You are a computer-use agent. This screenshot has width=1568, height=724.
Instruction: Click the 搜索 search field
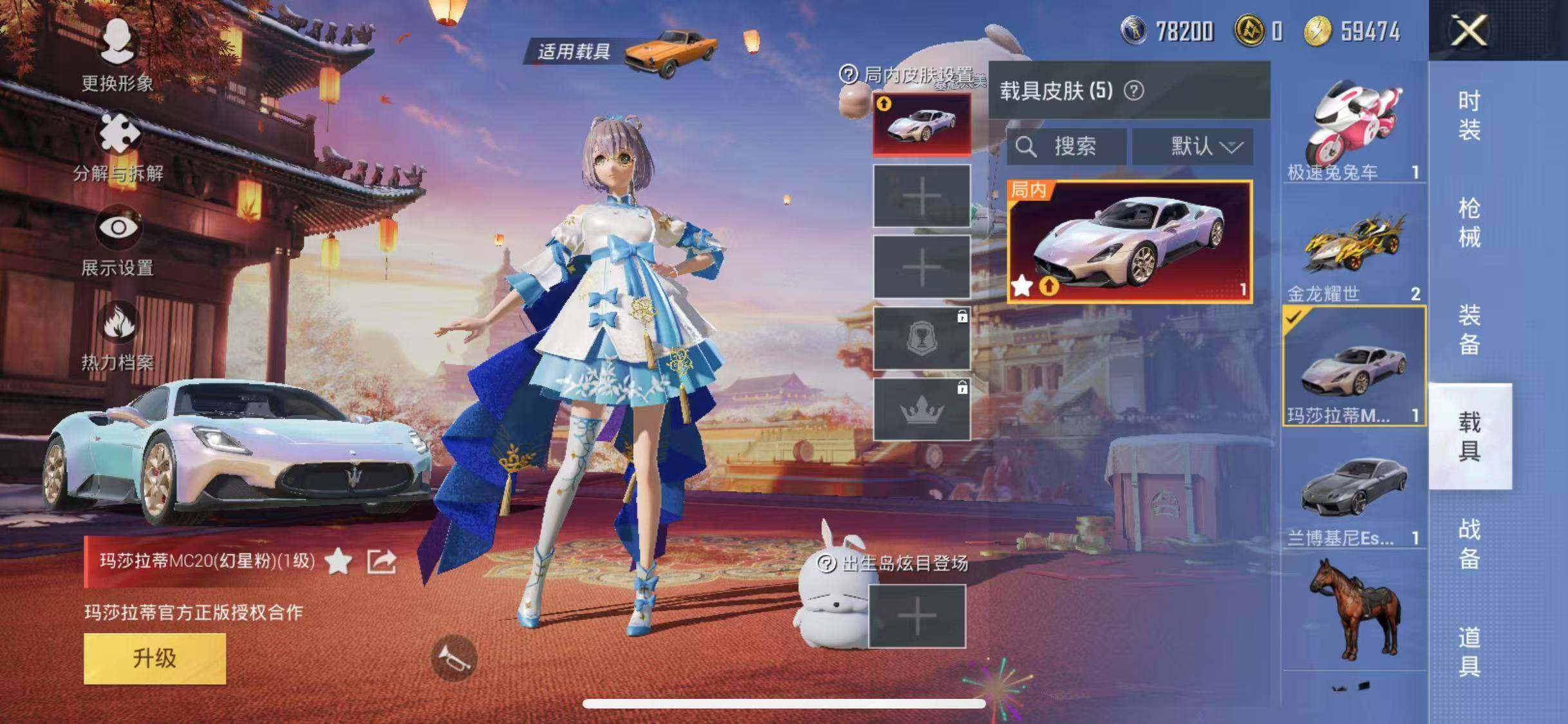pyautogui.click(x=1066, y=147)
